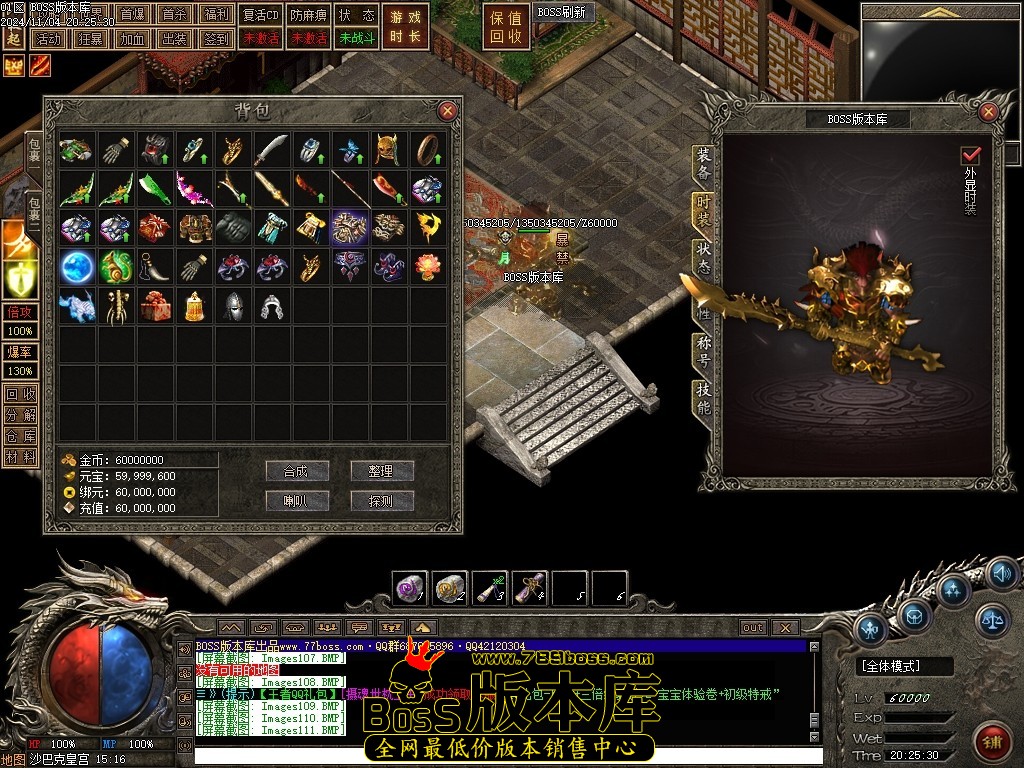The height and width of the screenshot is (768, 1024).
Task: Open the 保值回收 recycle button
Action: (506, 27)
